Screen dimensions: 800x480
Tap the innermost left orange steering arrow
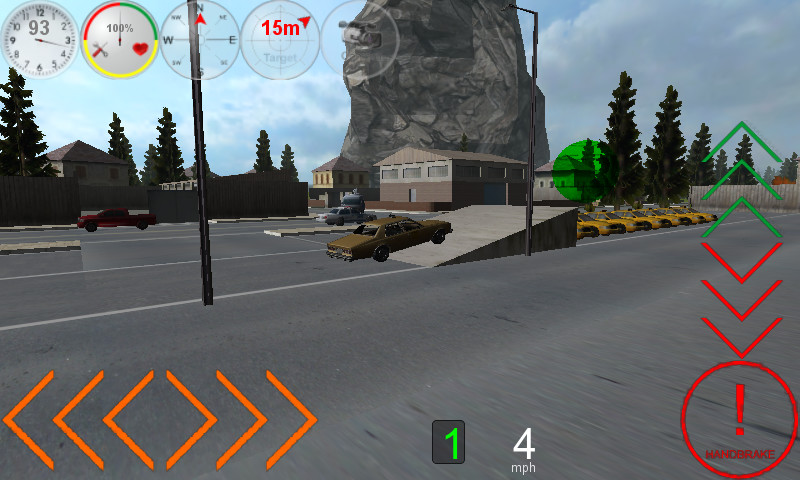pyautogui.click(x=128, y=419)
